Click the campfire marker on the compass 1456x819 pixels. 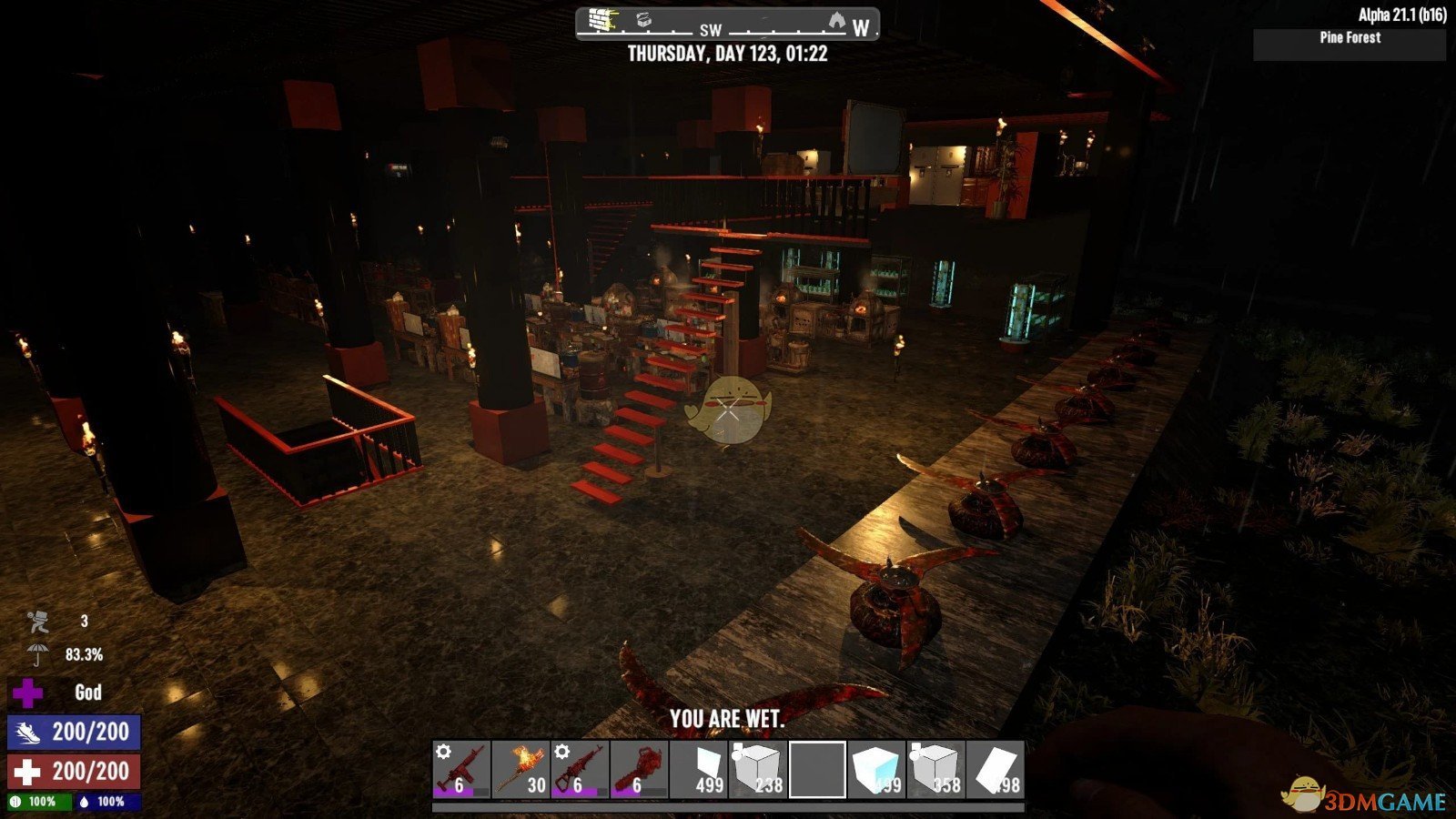click(836, 20)
